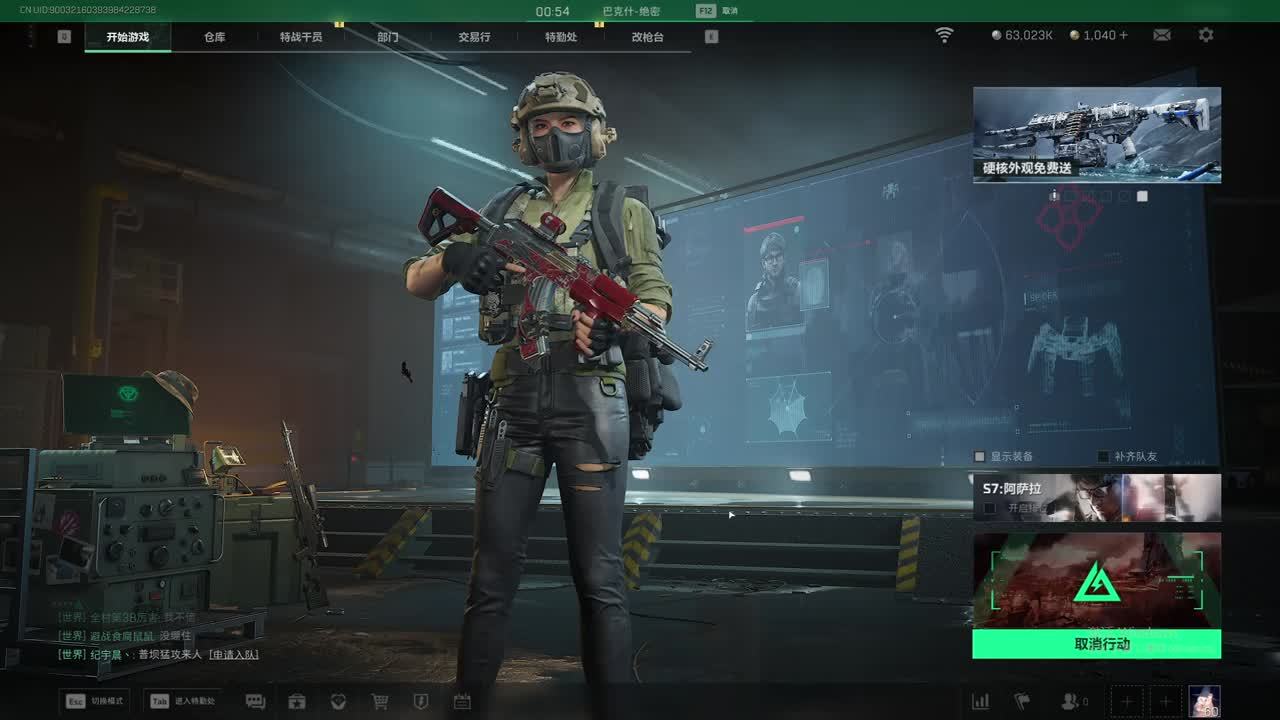1280x720 pixels.
Task: Cancel the operation with 取消行动 button
Action: [x=1096, y=644]
